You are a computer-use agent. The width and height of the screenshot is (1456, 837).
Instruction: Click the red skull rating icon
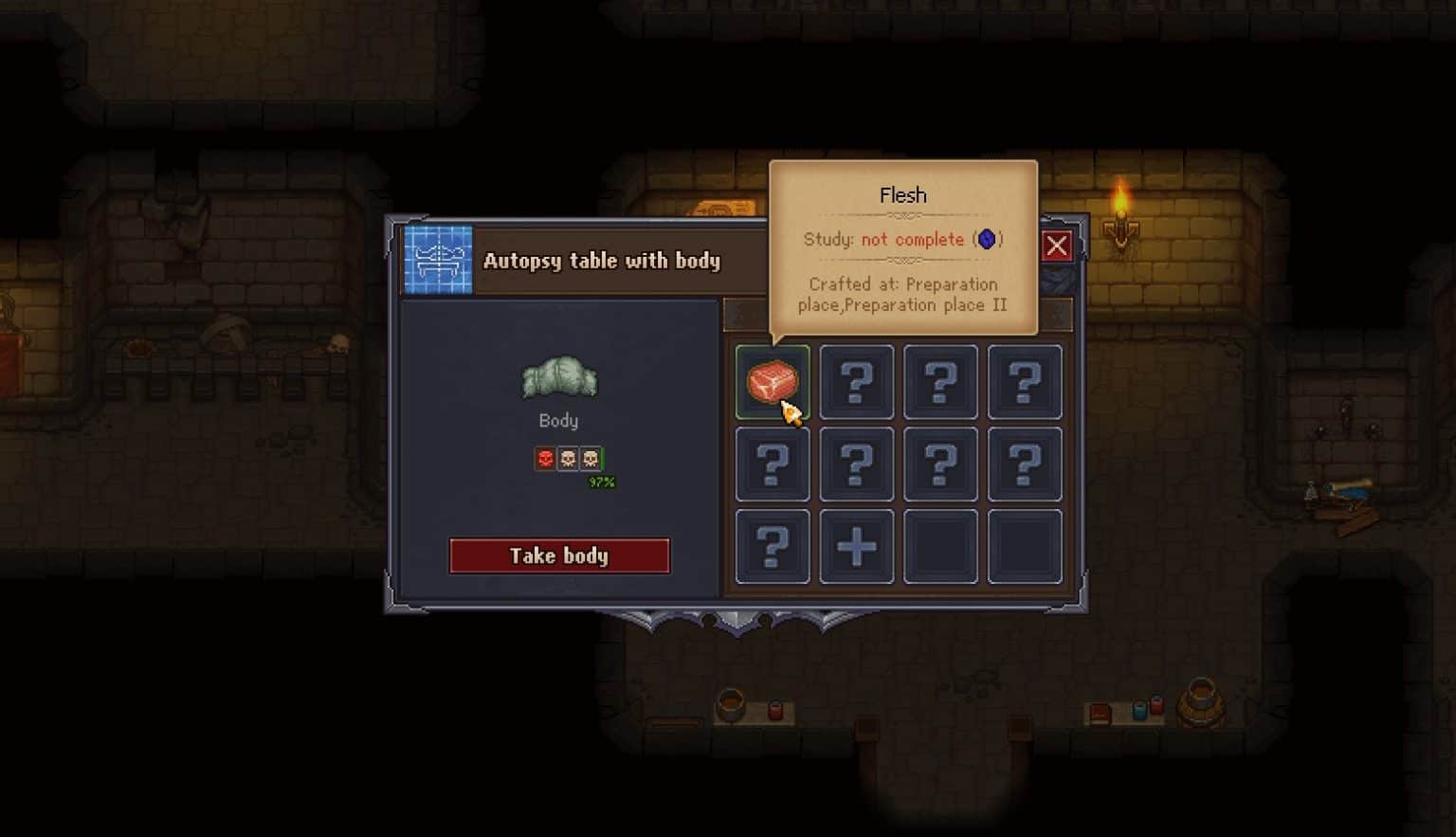[x=543, y=458]
